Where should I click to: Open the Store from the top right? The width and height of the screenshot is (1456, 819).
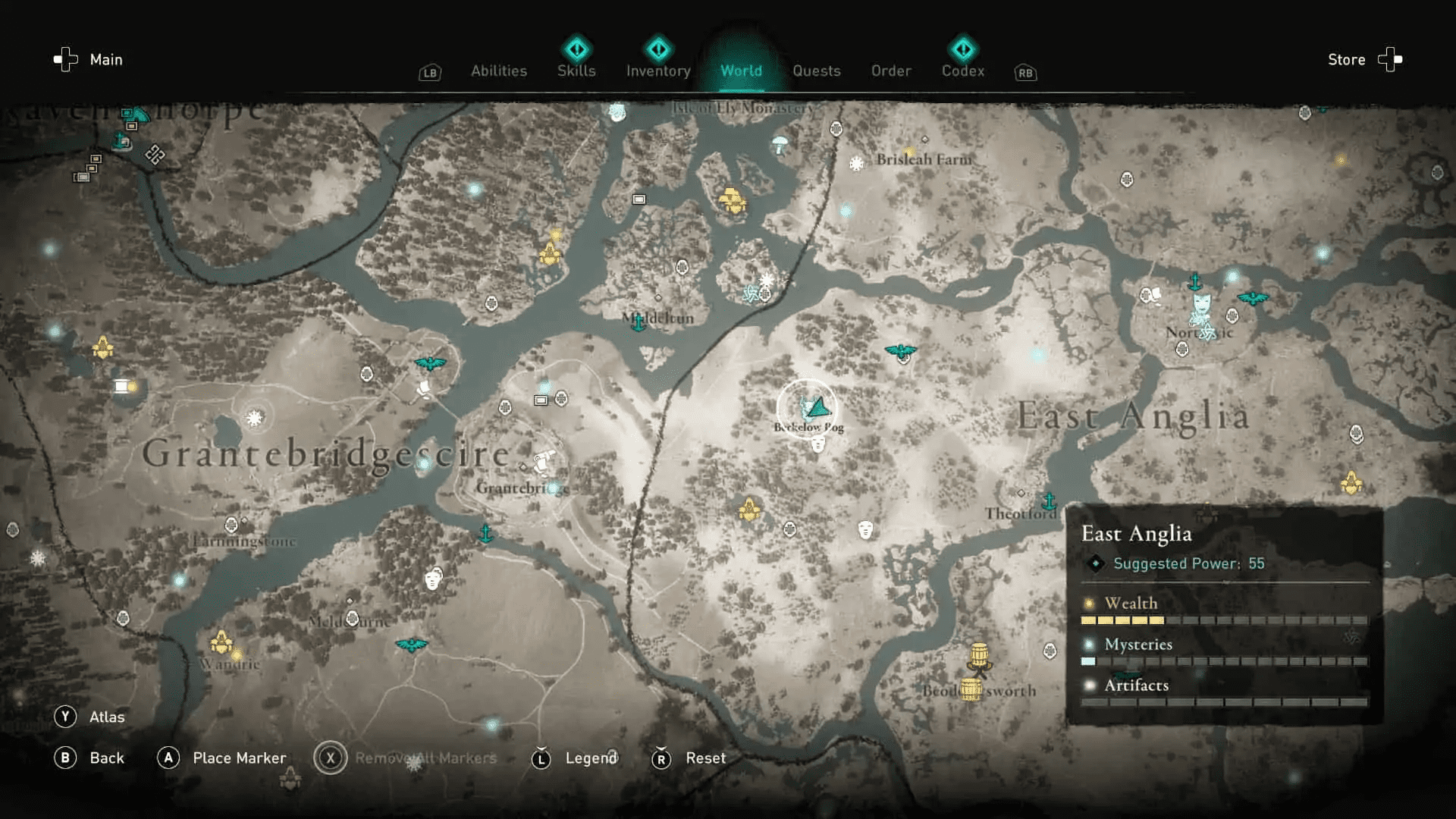pos(1346,59)
